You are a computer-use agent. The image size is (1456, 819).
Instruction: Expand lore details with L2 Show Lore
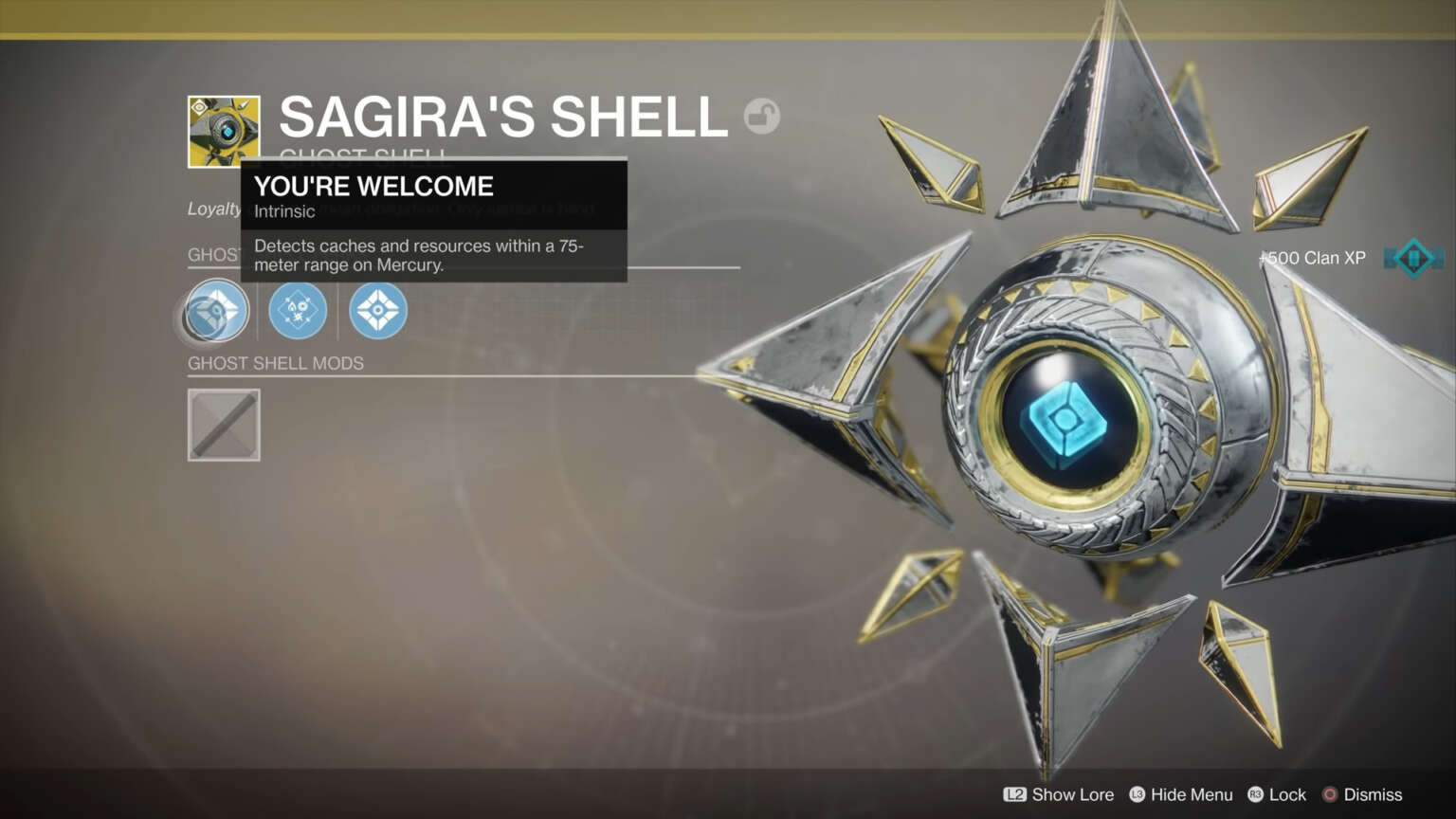(x=1058, y=794)
